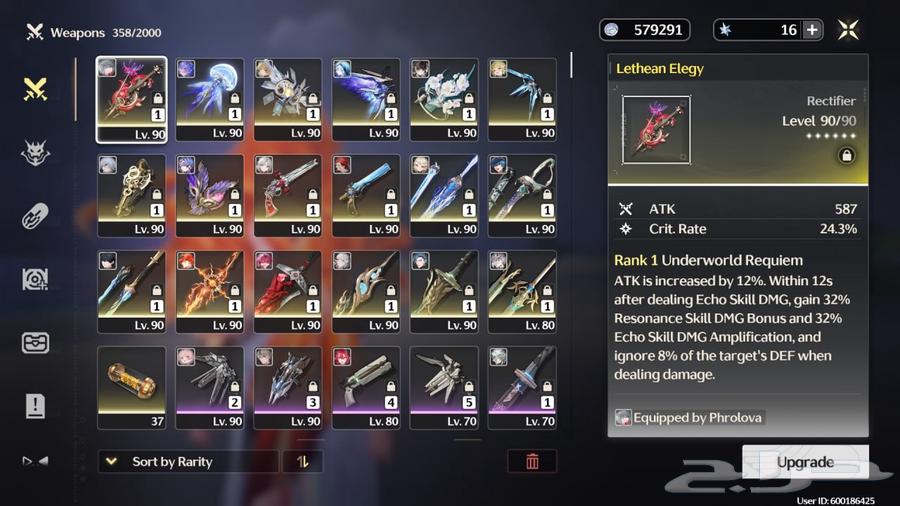This screenshot has height=506, width=900.
Task: Select the red revolver pistol weapon
Action: pyautogui.click(x=288, y=195)
